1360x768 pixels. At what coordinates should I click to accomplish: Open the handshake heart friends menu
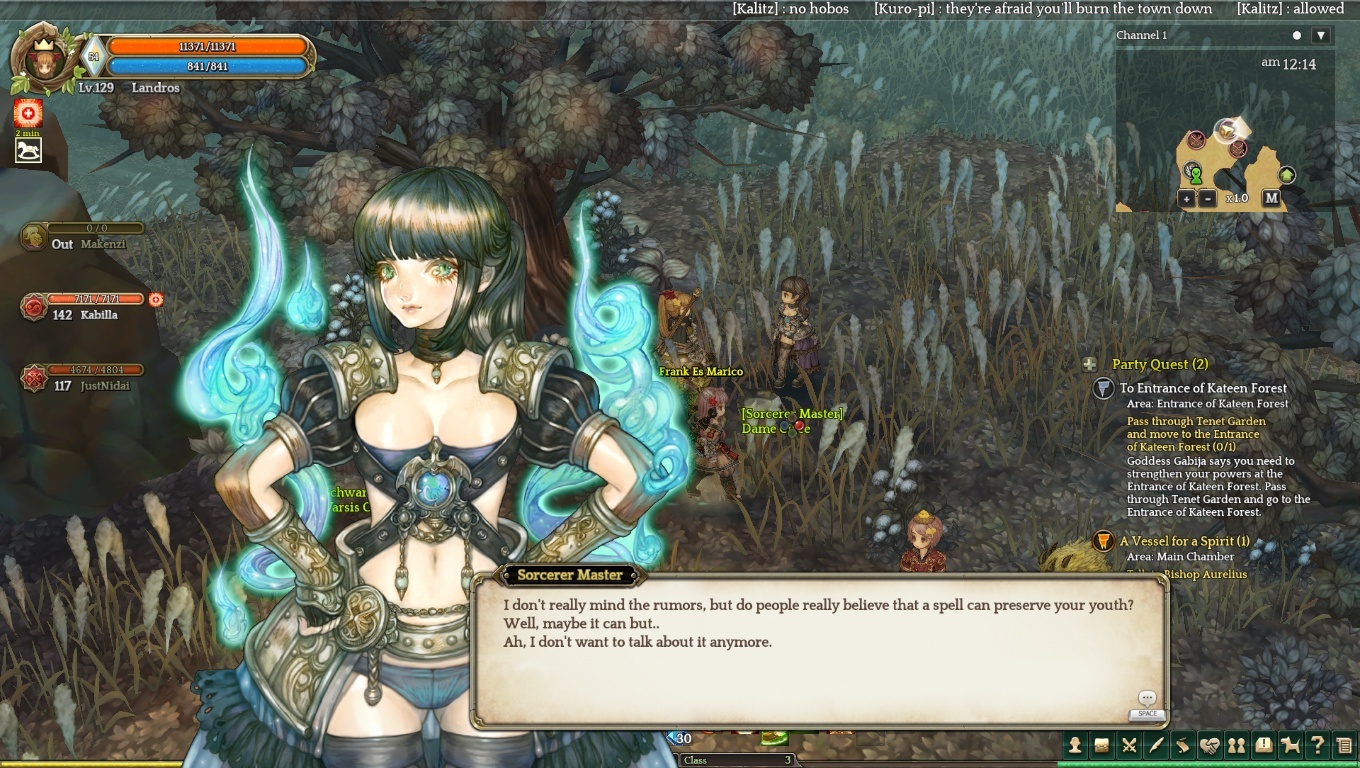point(1210,745)
